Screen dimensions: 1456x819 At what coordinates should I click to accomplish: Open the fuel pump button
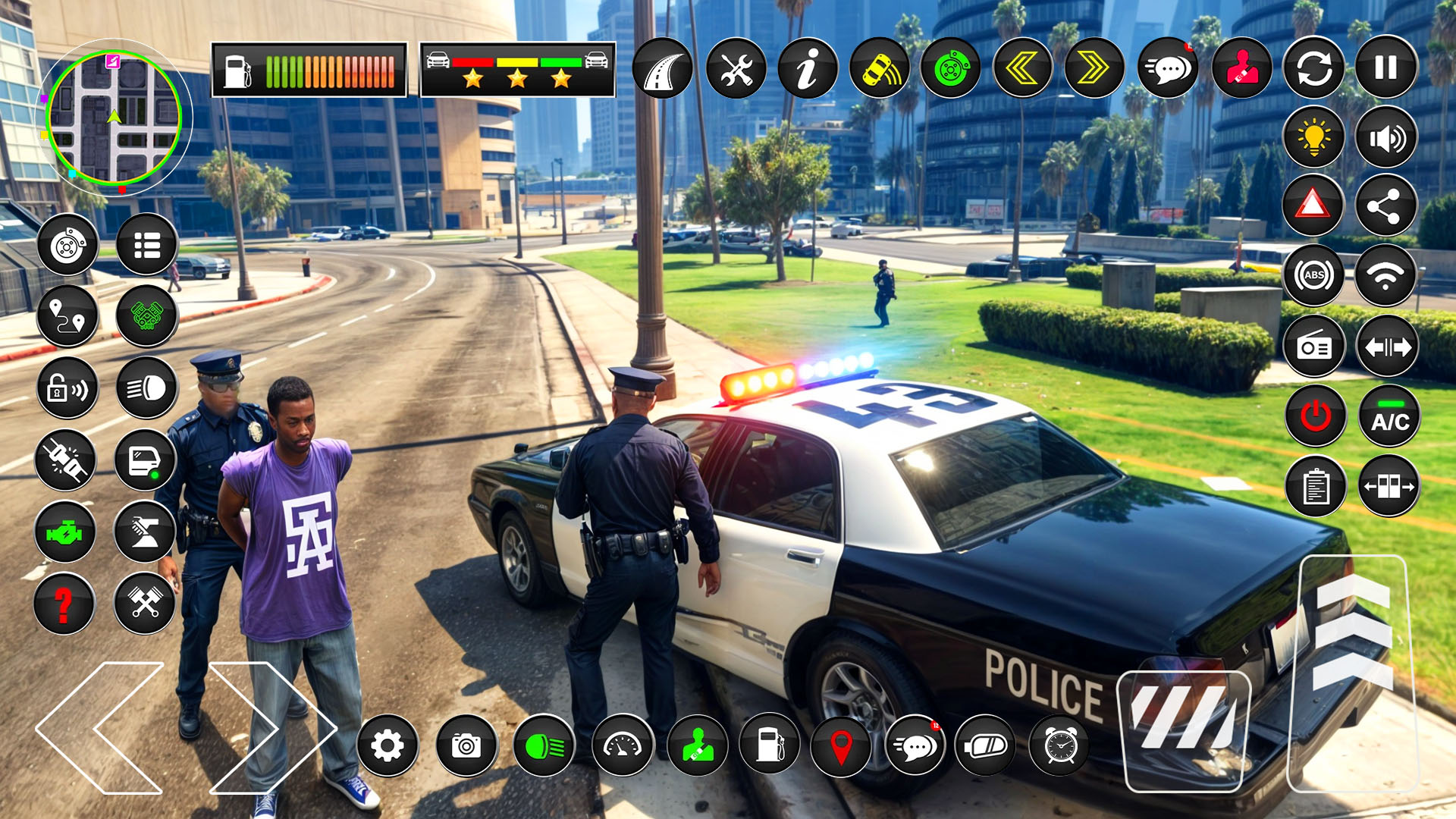(770, 745)
